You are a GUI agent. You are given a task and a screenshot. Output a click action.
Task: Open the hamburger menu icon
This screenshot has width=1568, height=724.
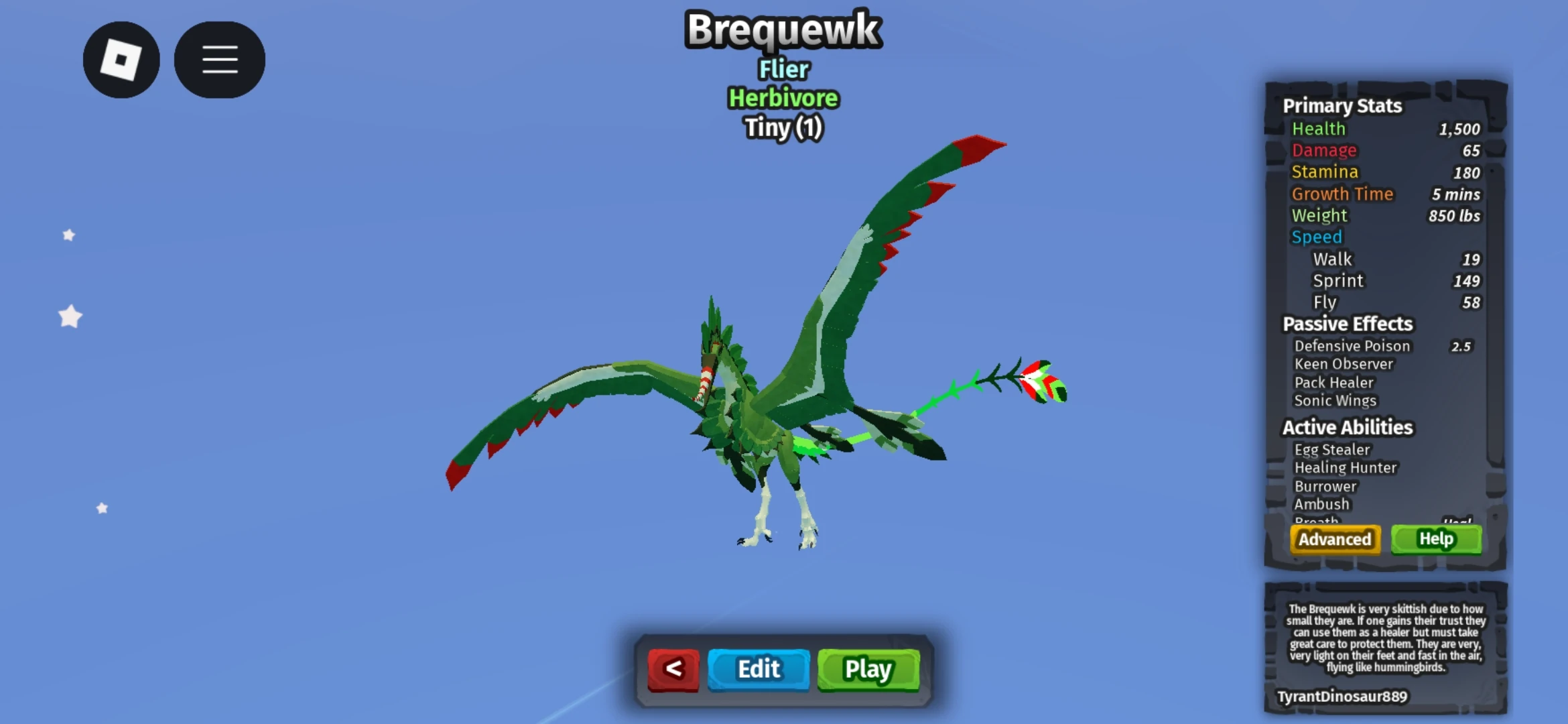tap(219, 60)
